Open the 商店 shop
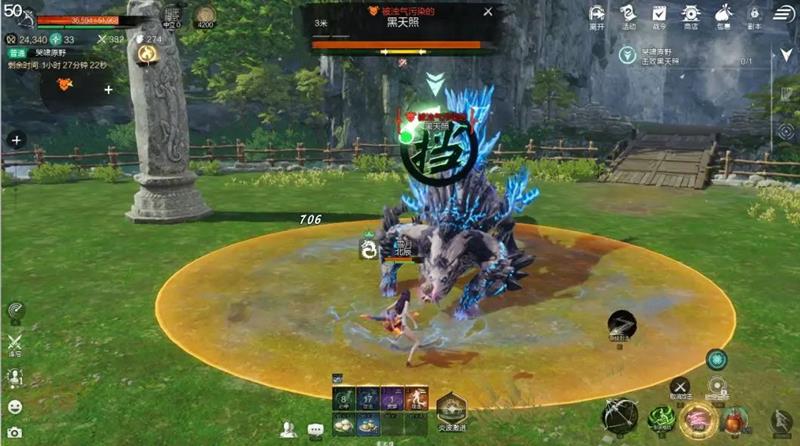Screen dimensions: 800x446 click(691, 15)
